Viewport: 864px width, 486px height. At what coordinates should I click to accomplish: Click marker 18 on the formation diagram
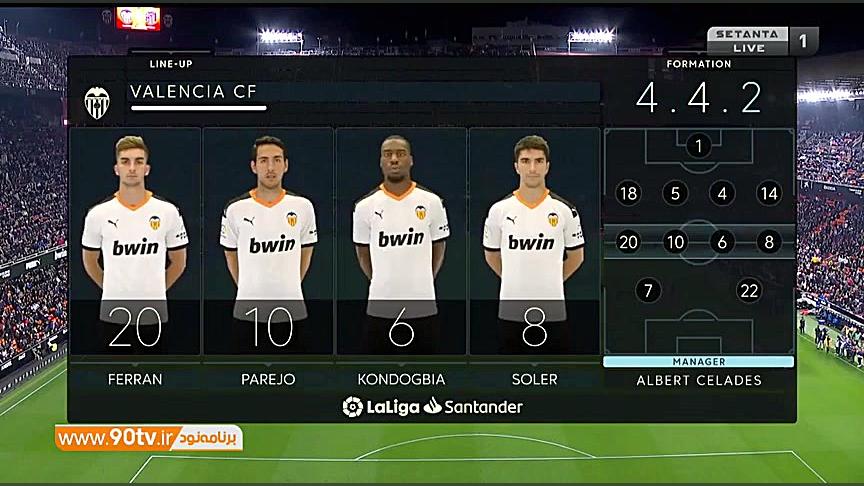(x=628, y=194)
